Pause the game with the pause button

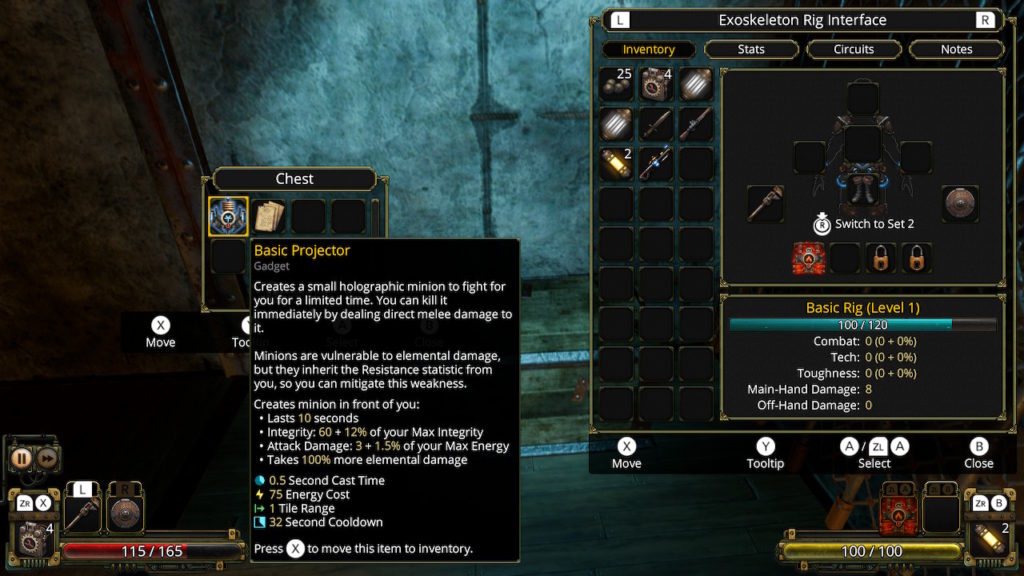pyautogui.click(x=21, y=458)
